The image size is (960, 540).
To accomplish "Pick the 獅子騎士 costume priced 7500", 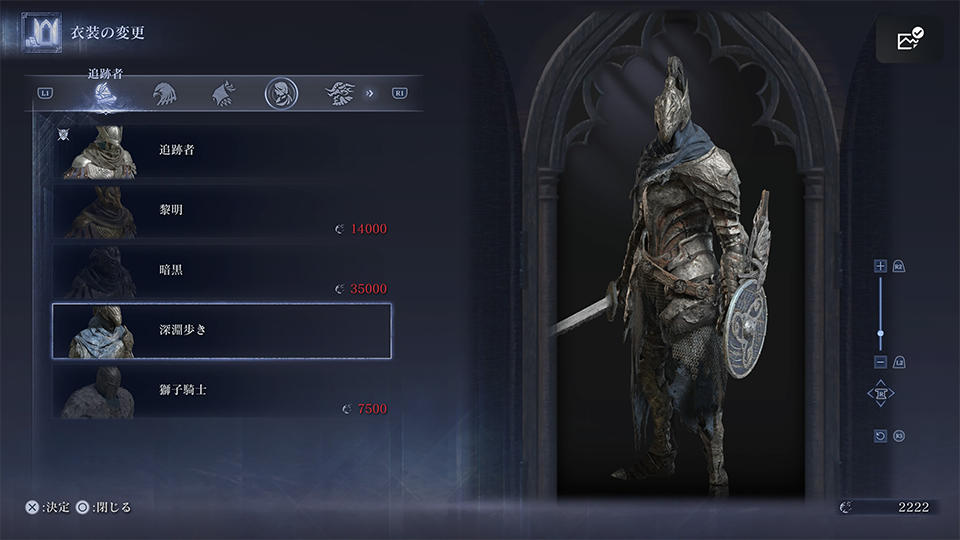I will (220, 390).
